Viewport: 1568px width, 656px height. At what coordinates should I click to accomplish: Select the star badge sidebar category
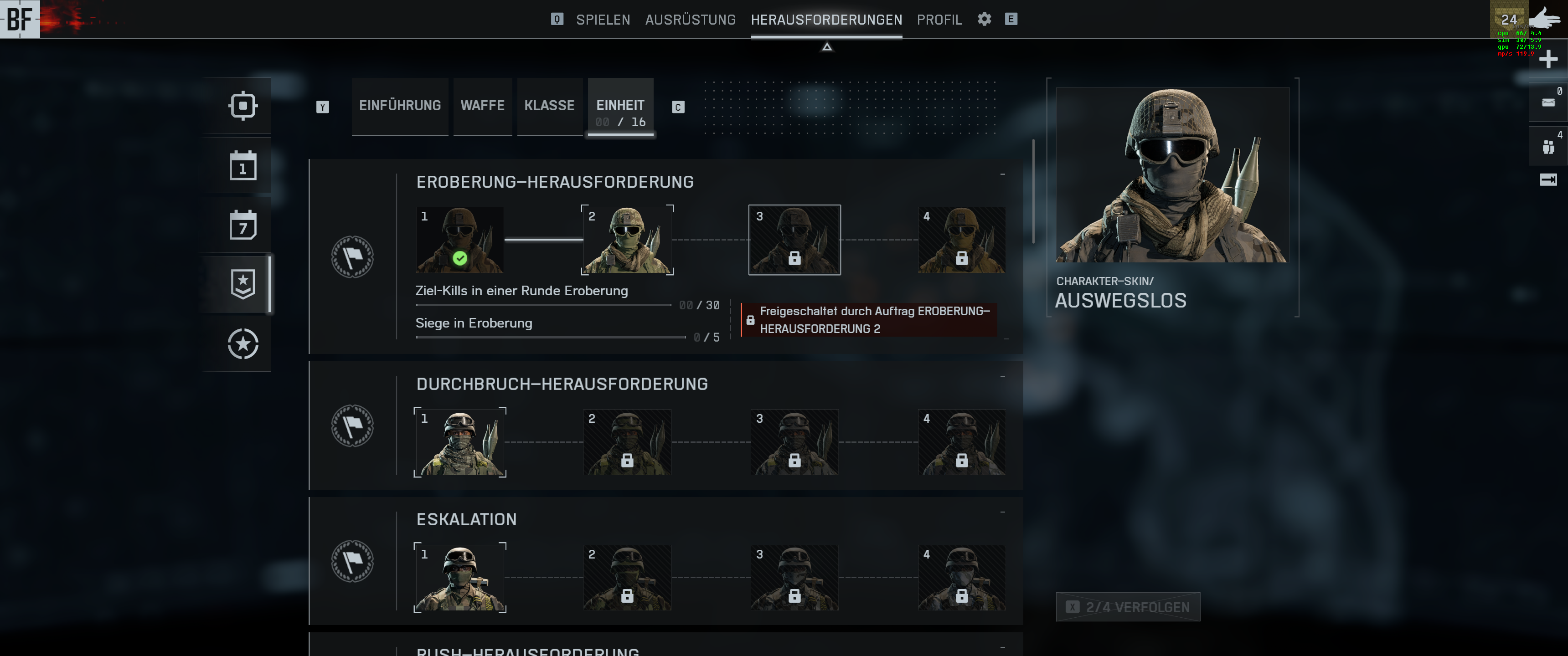(243, 284)
